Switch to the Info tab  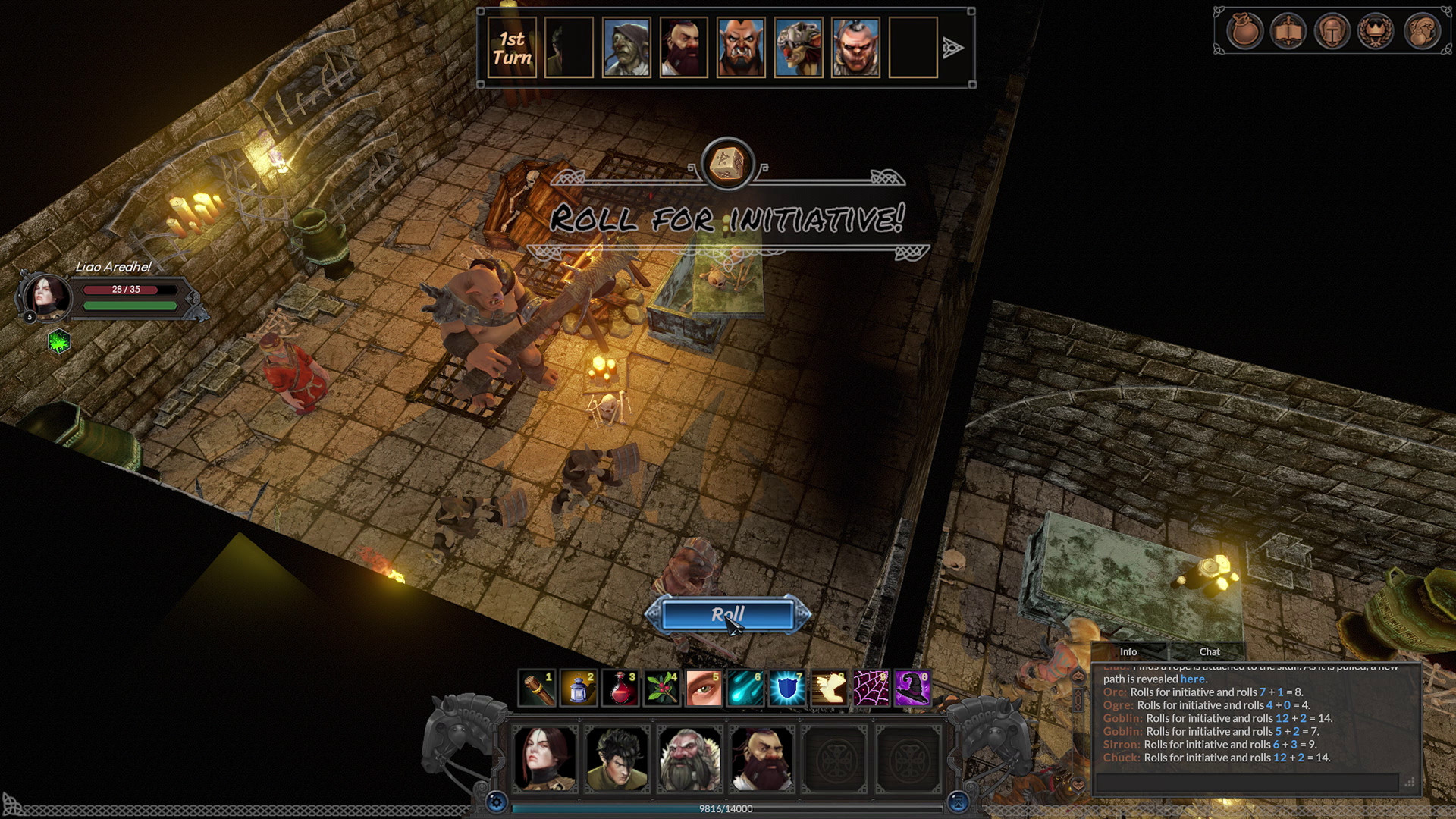tap(1128, 651)
